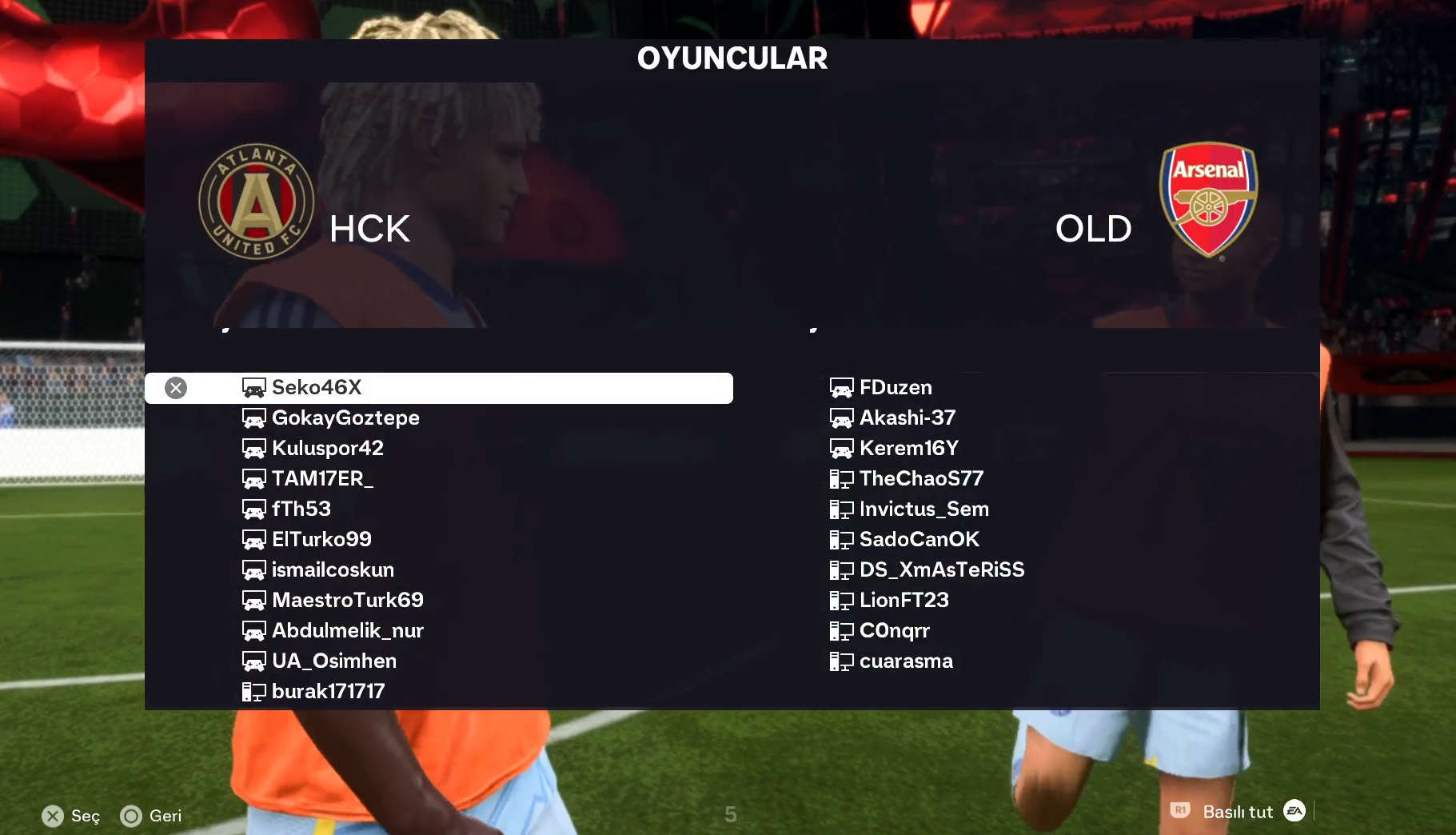
Task: Select player Seko46X in the list
Action: (317, 388)
